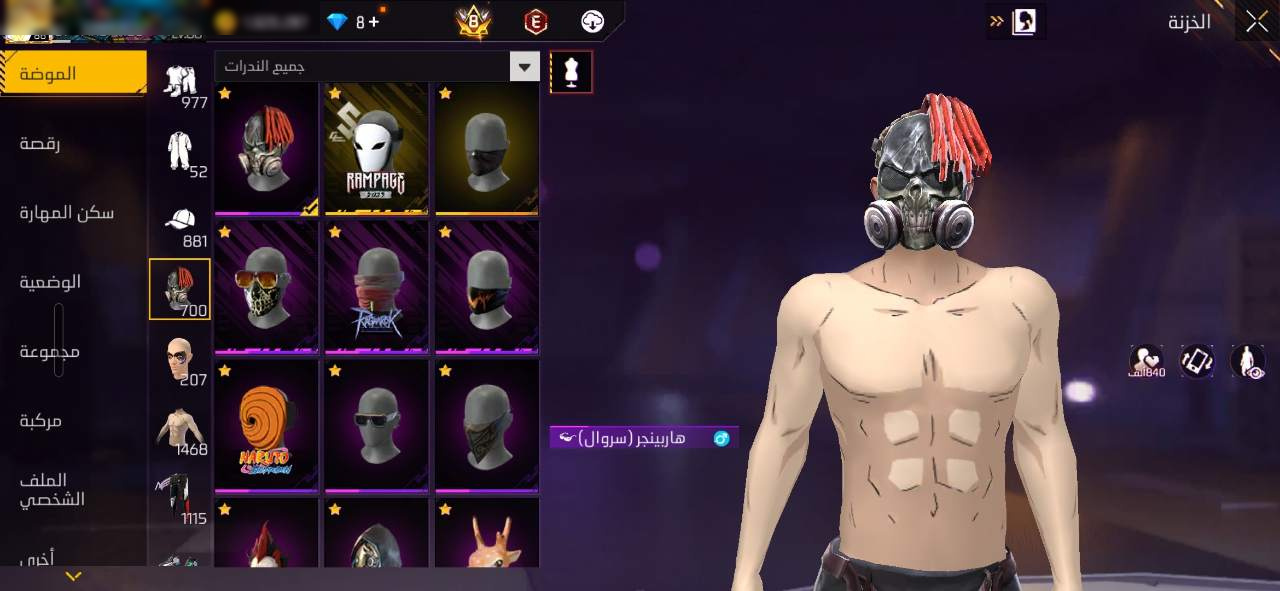Viewport: 1280px width, 591px height.
Task: Show the torso category with 1468 items
Action: pyautogui.click(x=180, y=430)
